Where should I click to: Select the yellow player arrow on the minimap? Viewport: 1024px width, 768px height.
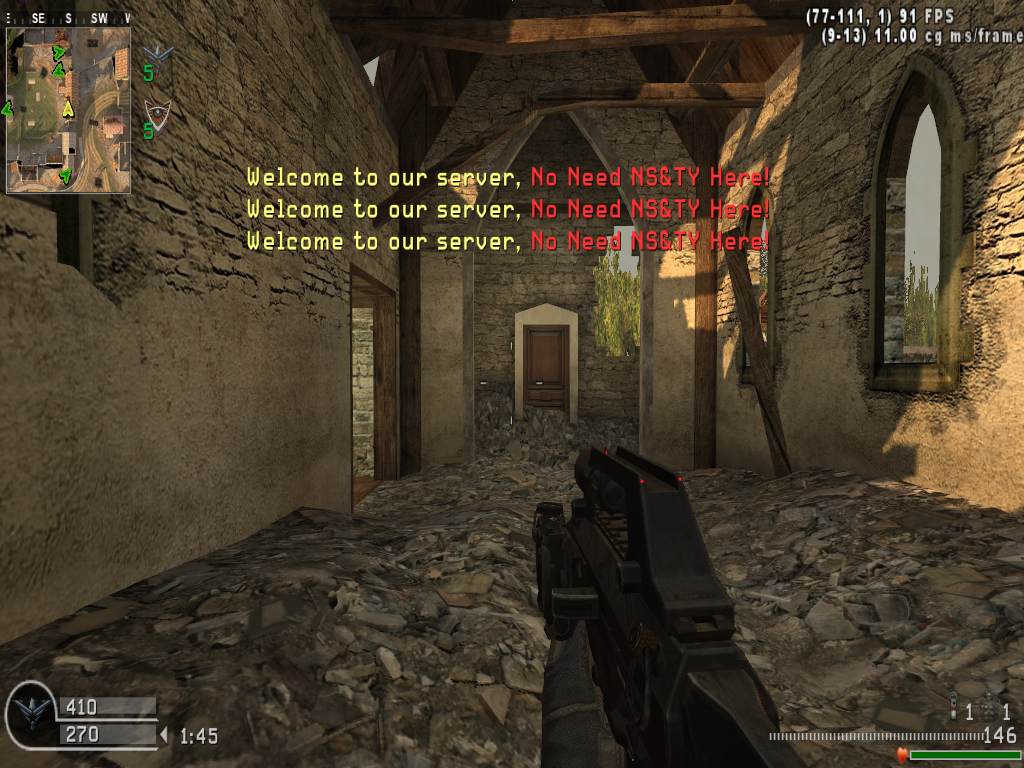pyautogui.click(x=68, y=108)
